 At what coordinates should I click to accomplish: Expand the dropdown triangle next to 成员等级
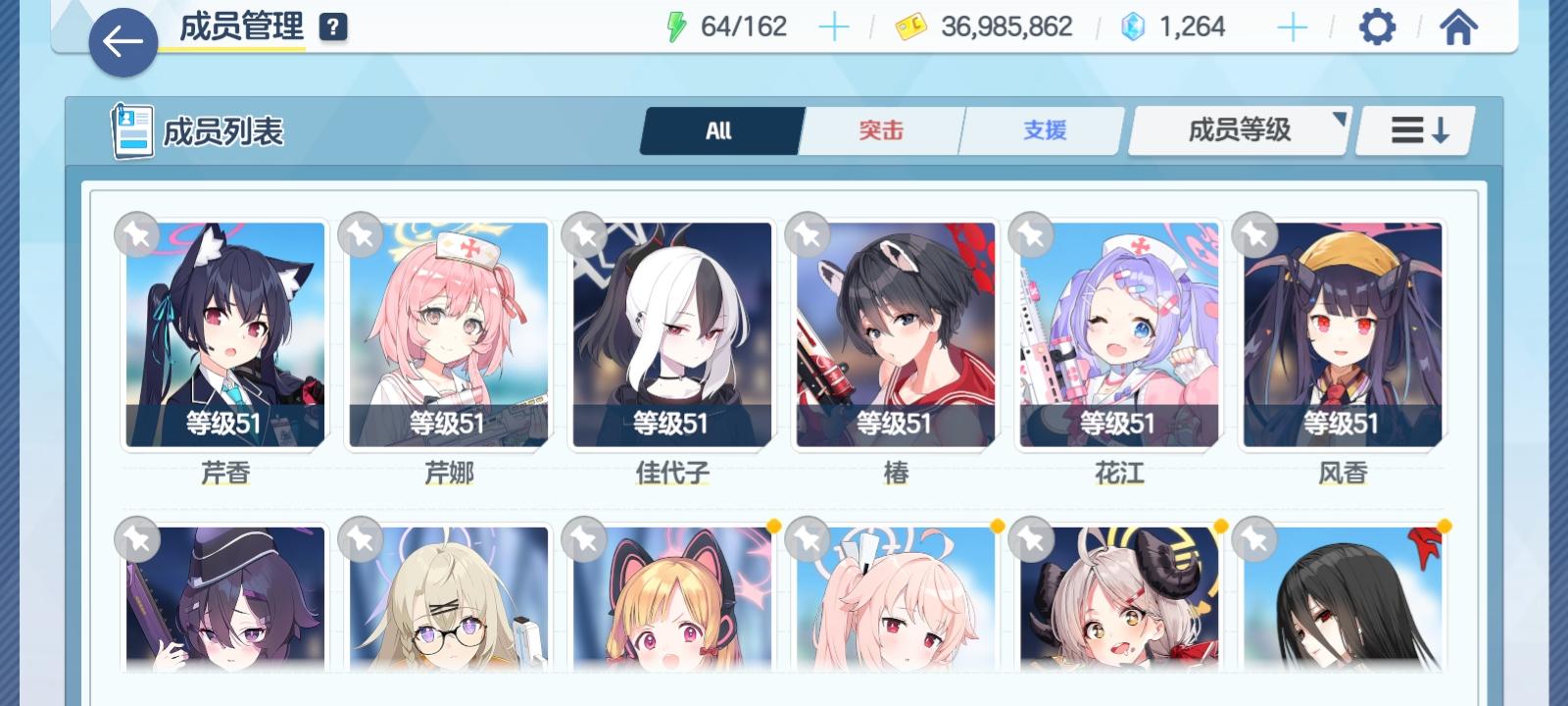1340,120
